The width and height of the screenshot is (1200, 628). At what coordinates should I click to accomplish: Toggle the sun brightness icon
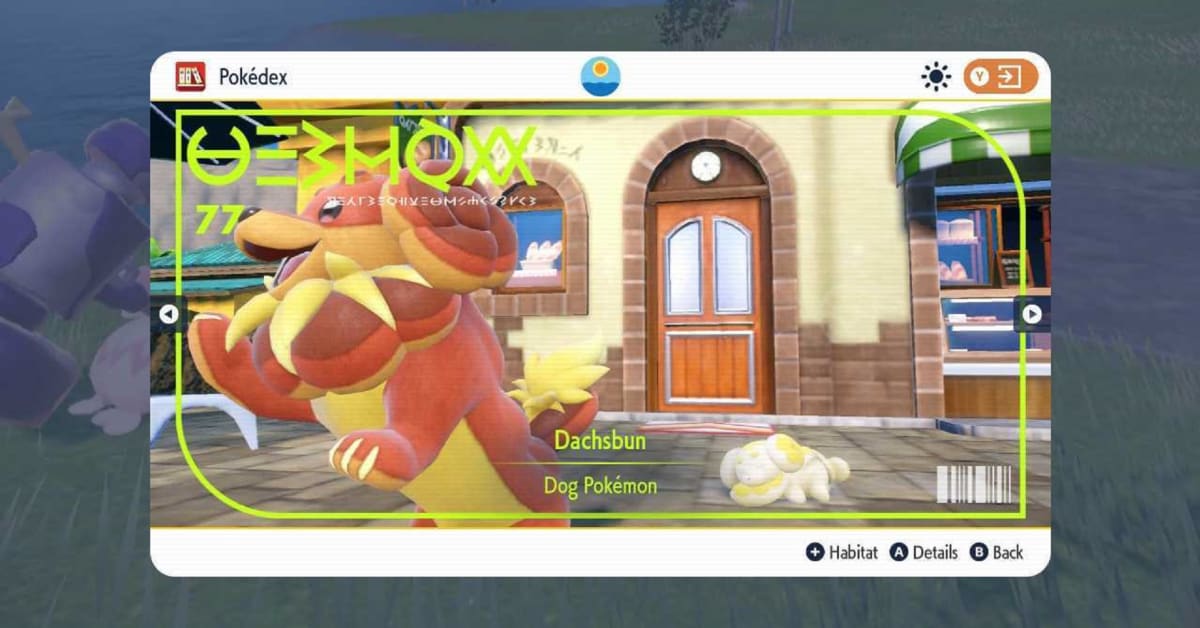pos(937,77)
